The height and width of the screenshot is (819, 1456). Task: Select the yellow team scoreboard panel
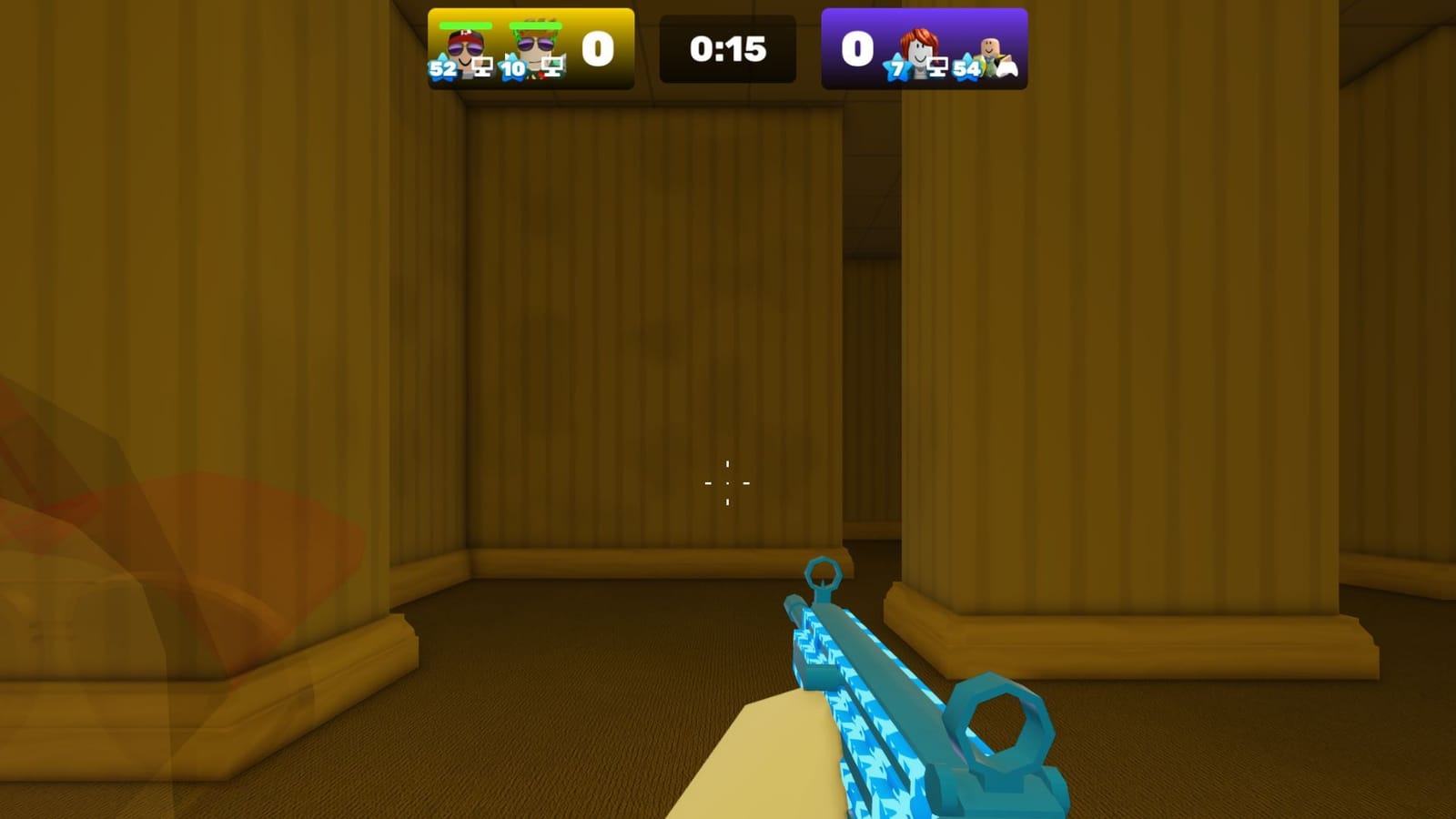click(x=531, y=49)
